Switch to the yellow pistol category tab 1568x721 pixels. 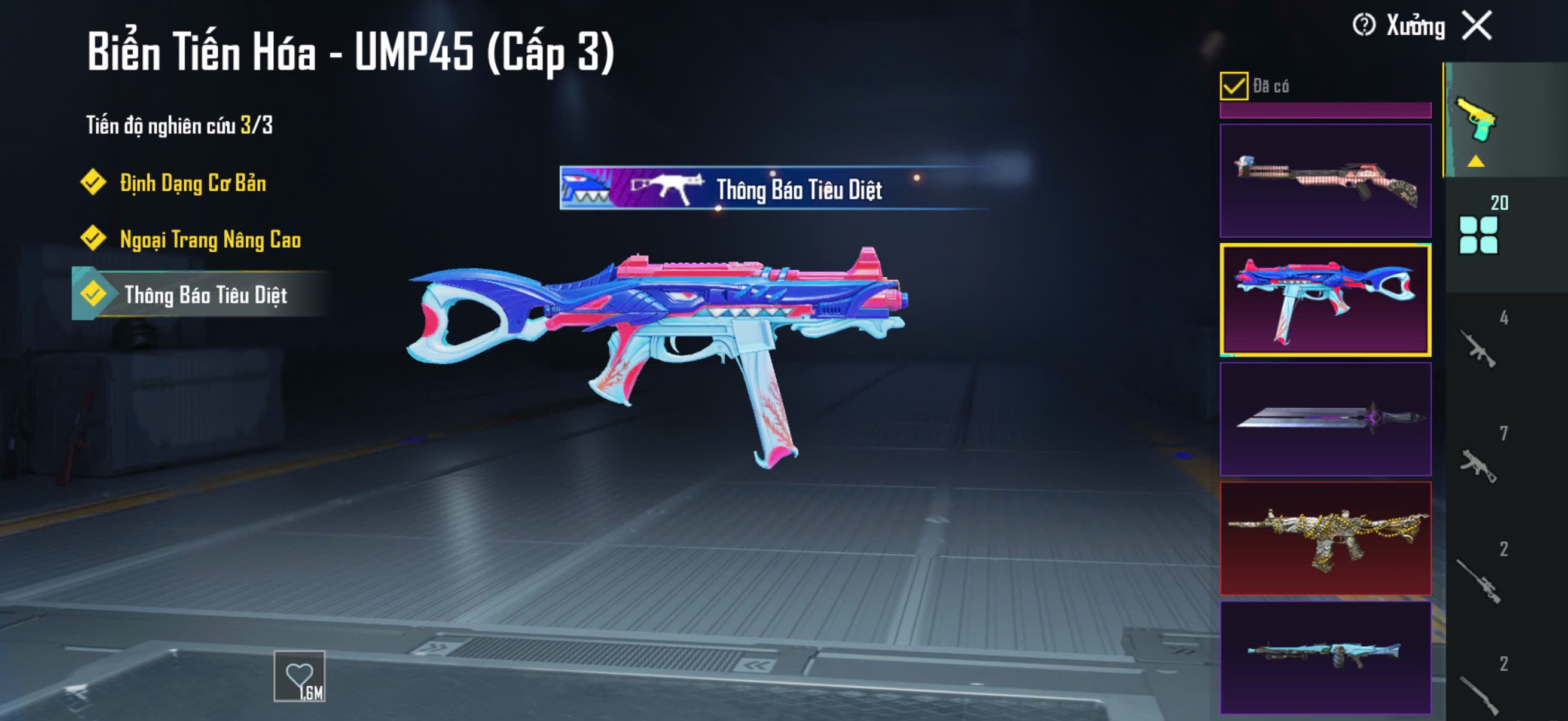[1475, 121]
